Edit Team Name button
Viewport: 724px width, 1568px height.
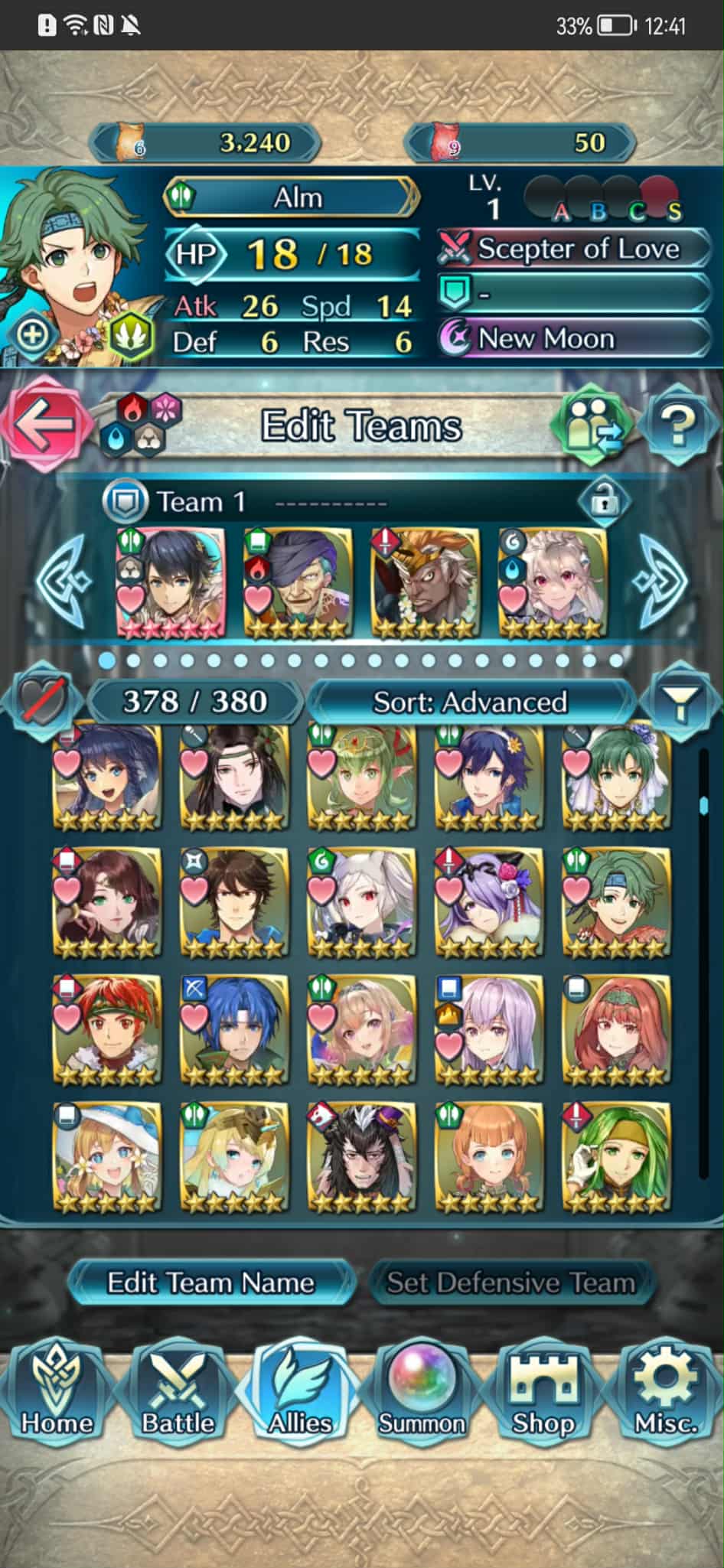[x=210, y=1283]
